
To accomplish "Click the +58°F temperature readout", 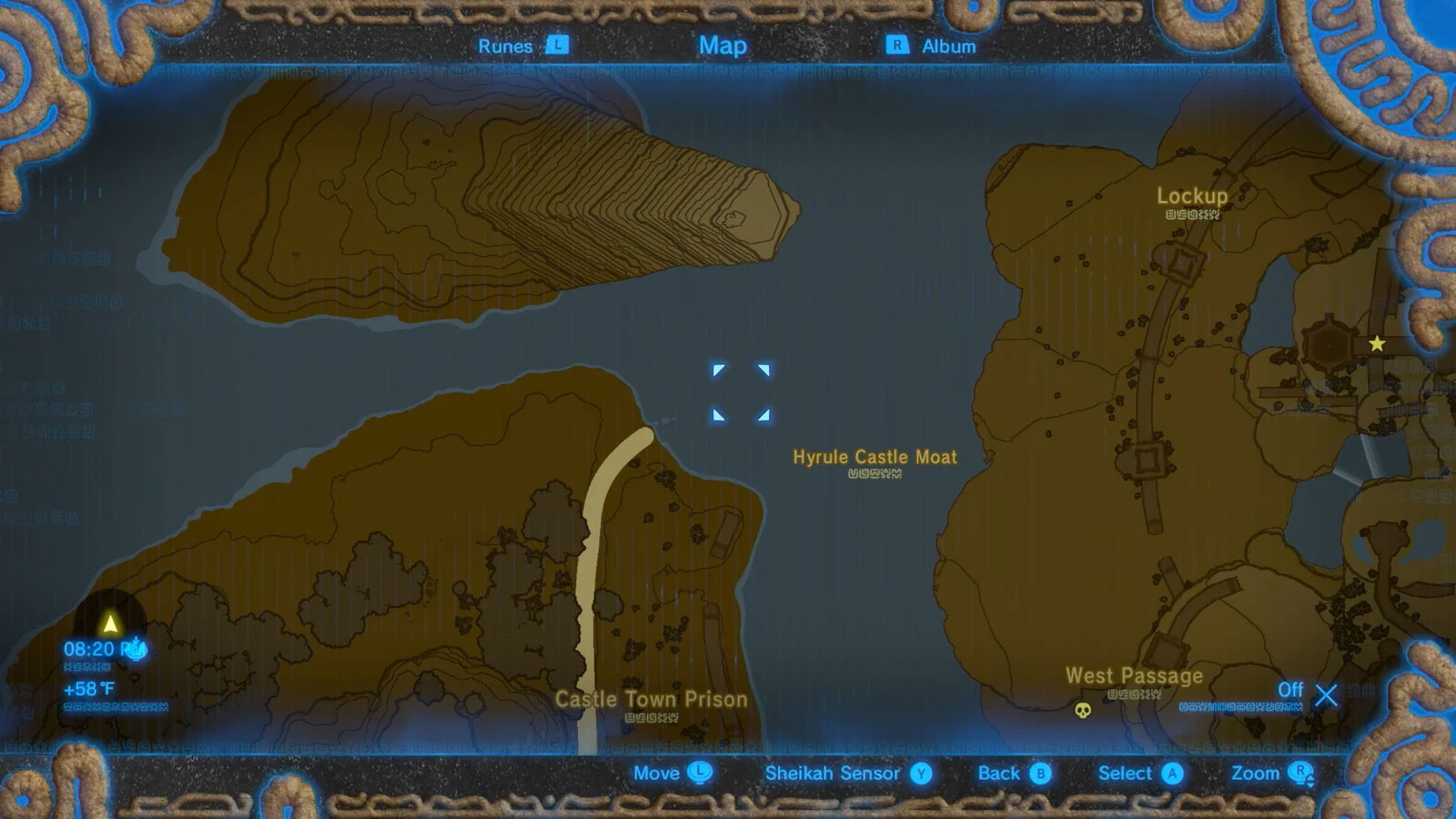I will [88, 688].
